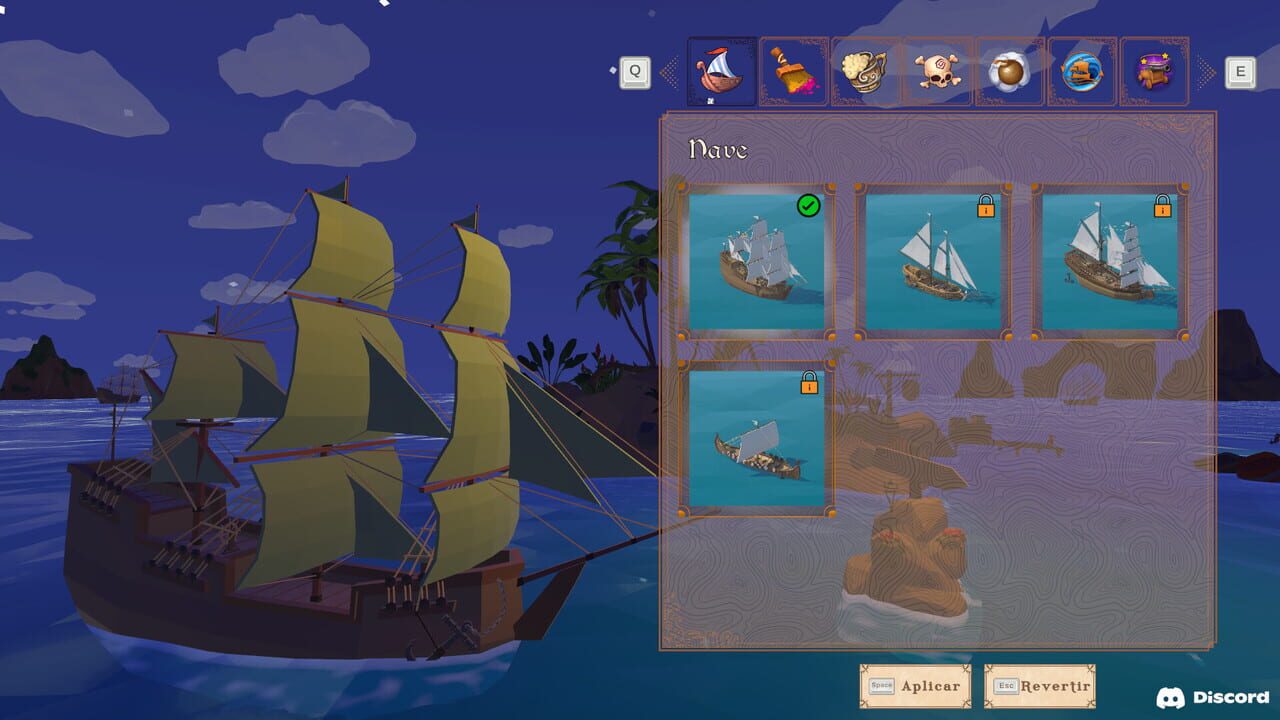
Task: Click the info lock on the third ship
Action: pyautogui.click(x=1163, y=207)
